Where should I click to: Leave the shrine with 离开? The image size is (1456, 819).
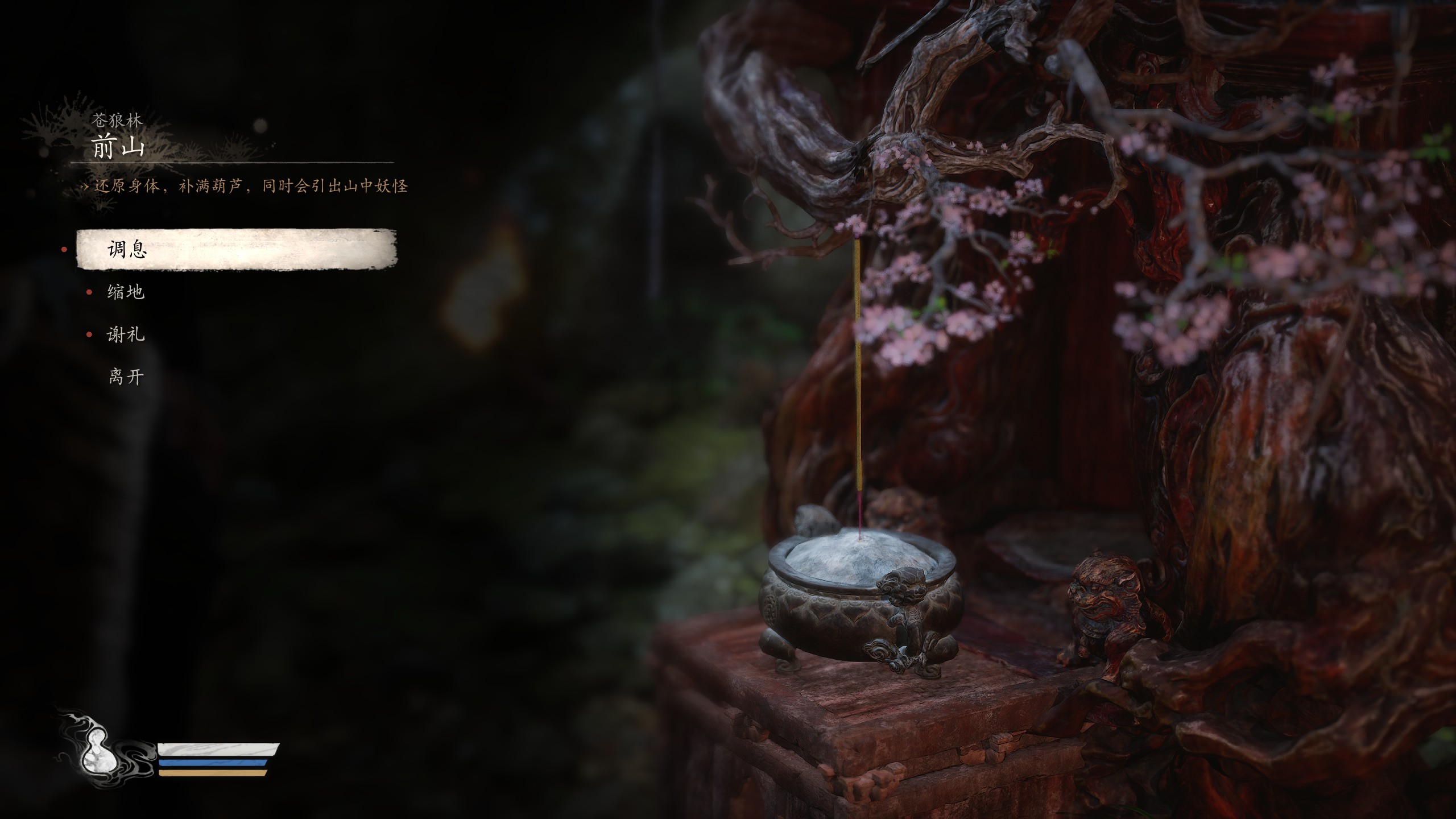126,377
